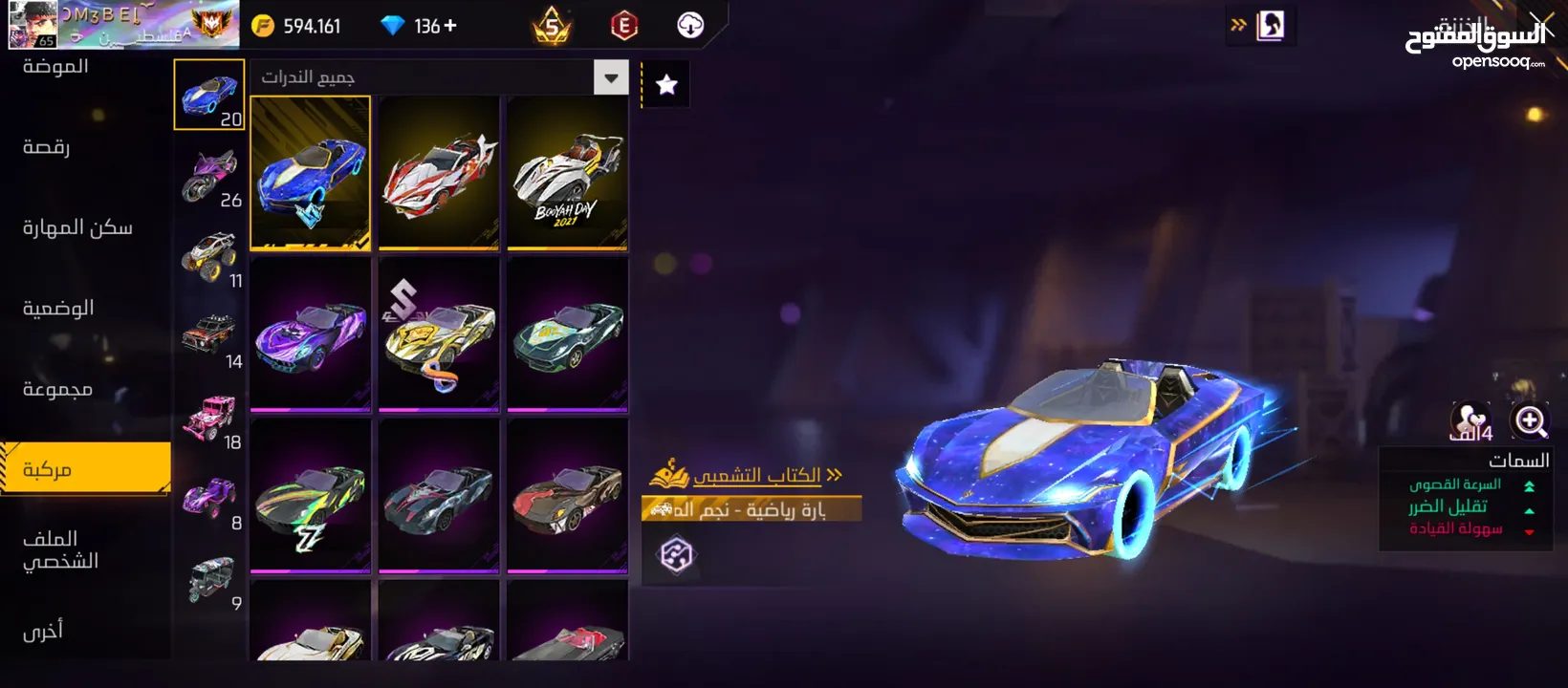Image resolution: width=1568 pixels, height=688 pixels.
Task: Select the blue sports car skin tile
Action: 310,173
